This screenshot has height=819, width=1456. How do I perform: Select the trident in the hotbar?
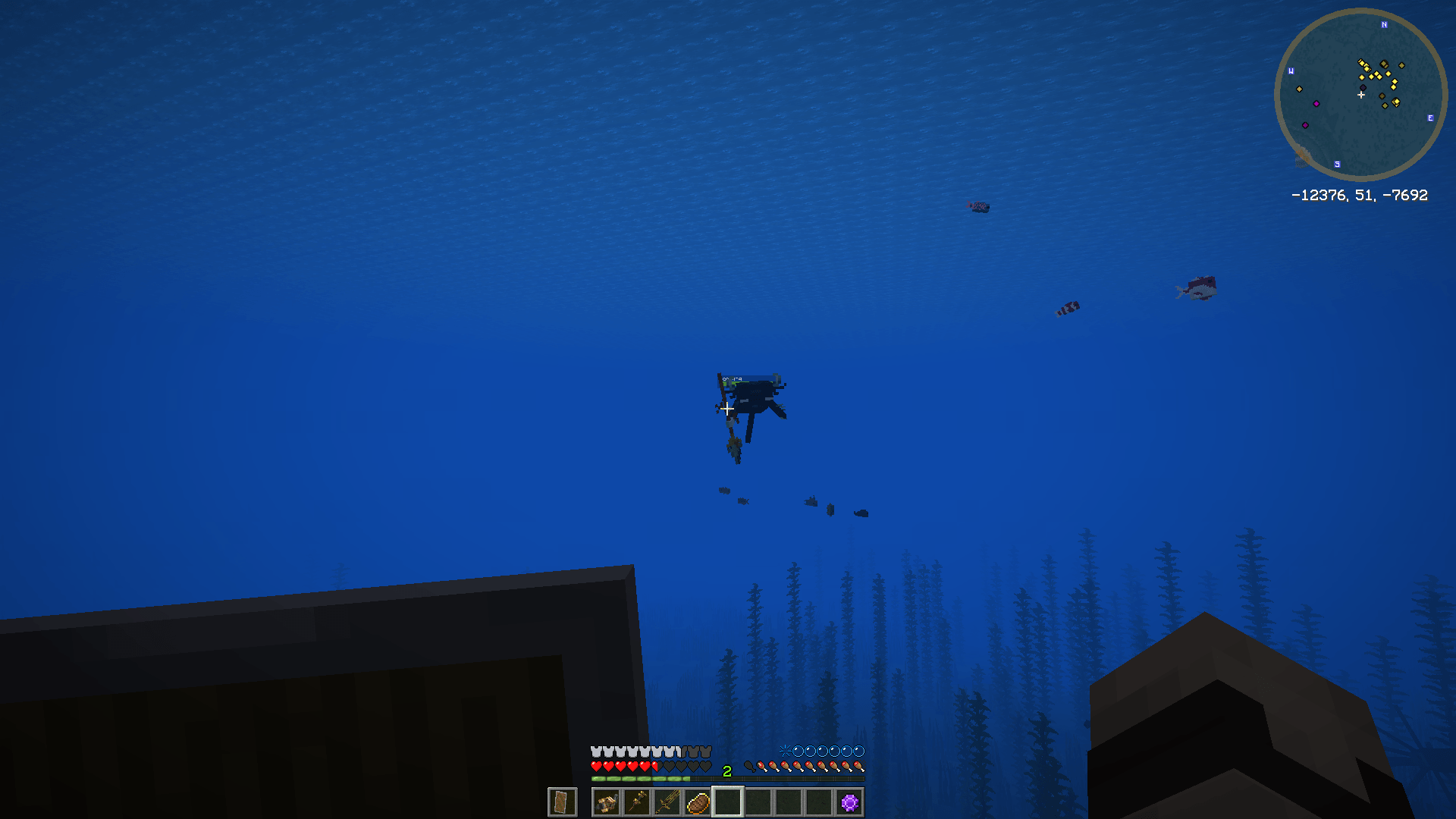point(639,802)
